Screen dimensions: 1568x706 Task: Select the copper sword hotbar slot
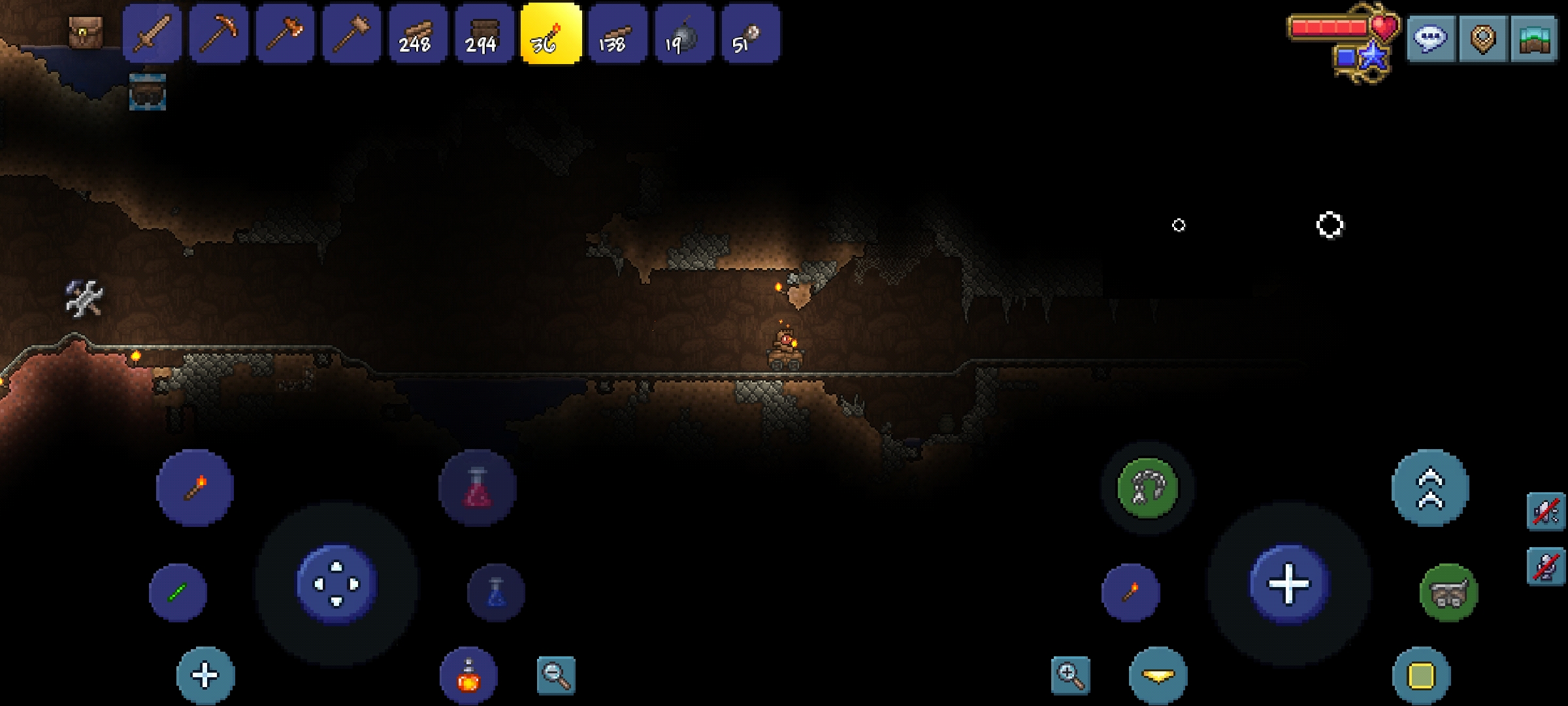coord(152,34)
